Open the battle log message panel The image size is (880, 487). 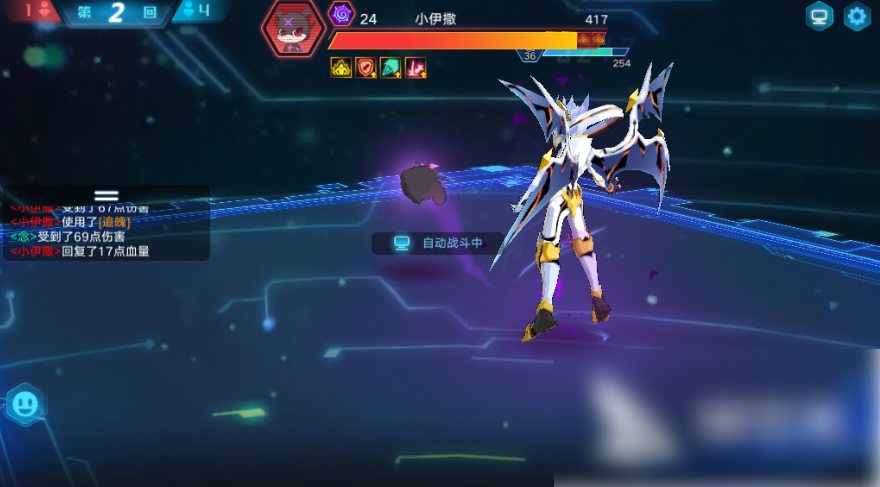pyautogui.click(x=106, y=230)
